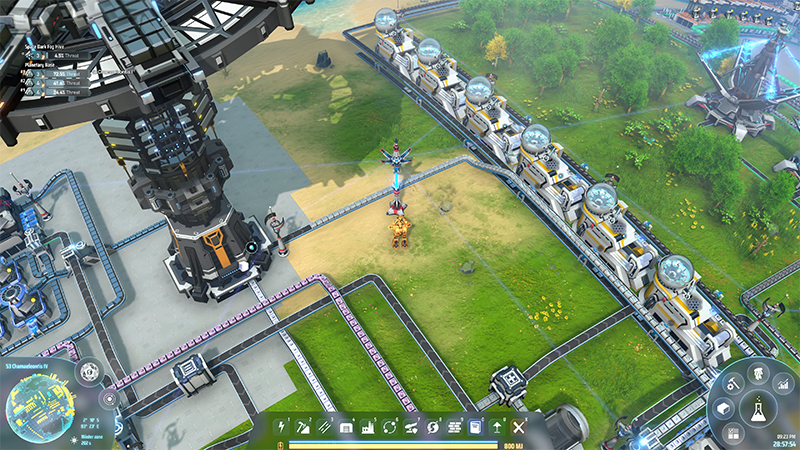Screen dimensions: 800x450
Task: Choose the conveyor belt build category
Action: 325,427
